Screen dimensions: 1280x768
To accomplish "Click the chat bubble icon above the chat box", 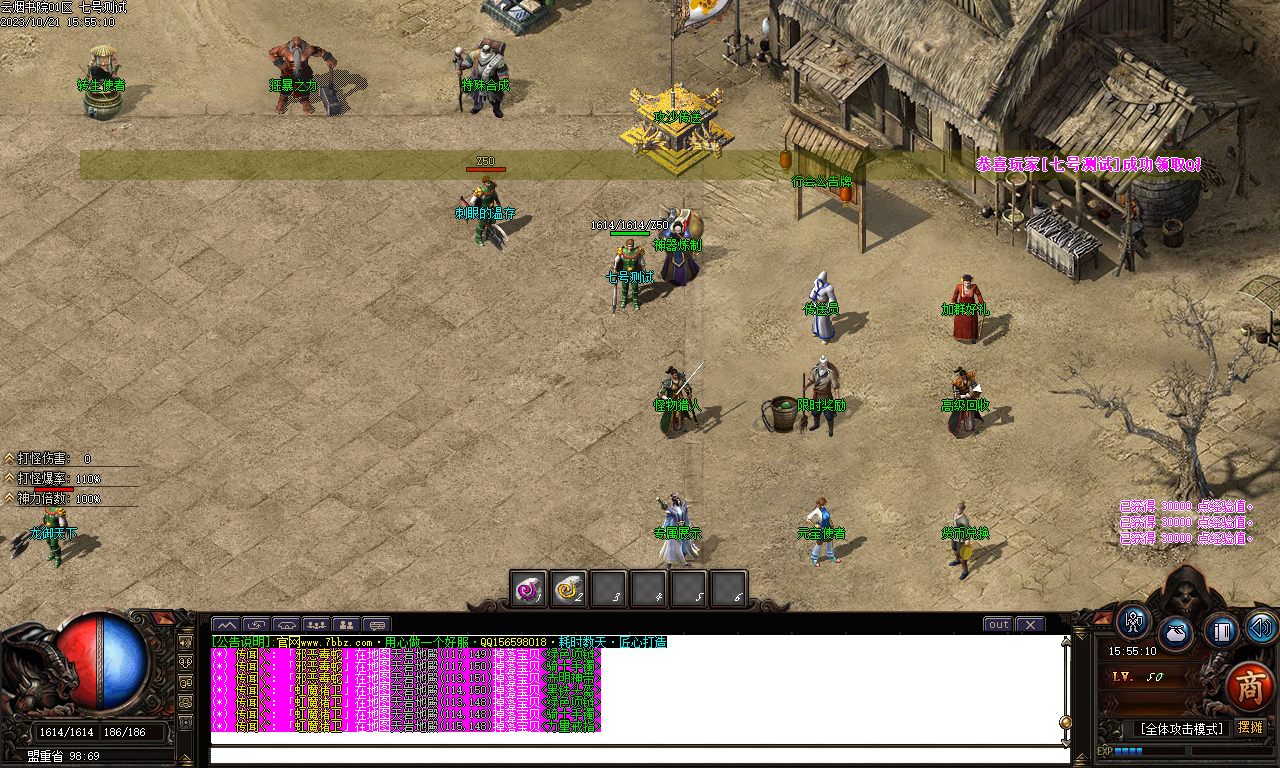I will click(x=377, y=625).
